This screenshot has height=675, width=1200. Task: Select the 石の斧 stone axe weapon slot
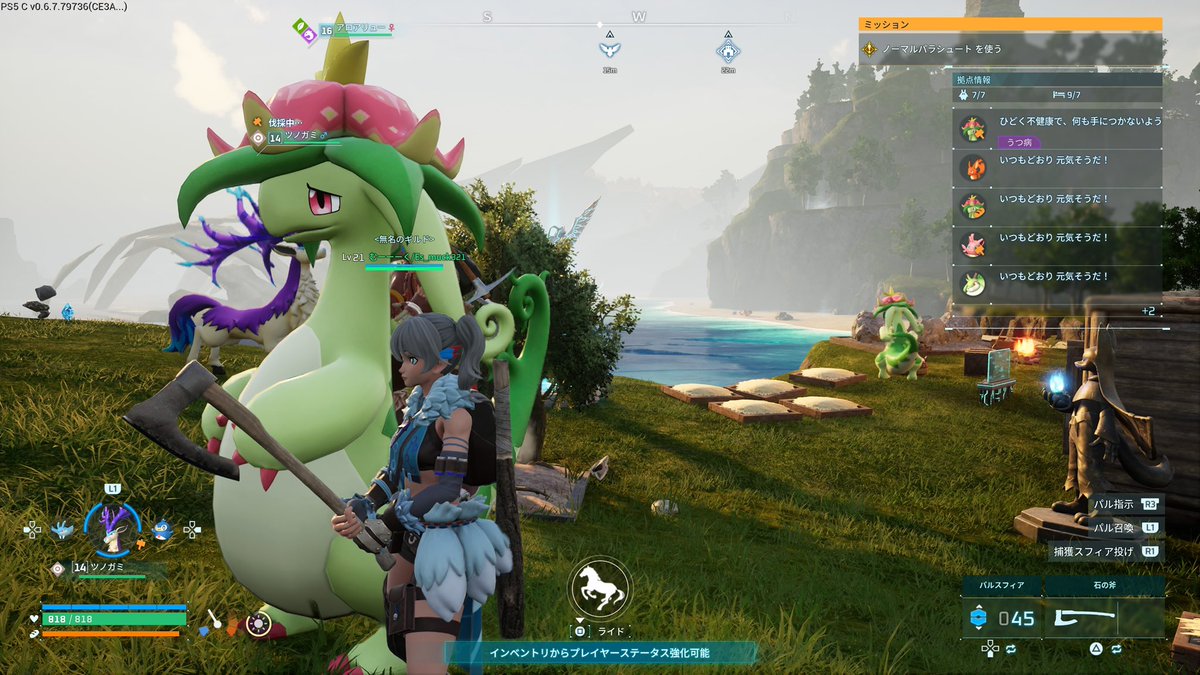(1104, 618)
